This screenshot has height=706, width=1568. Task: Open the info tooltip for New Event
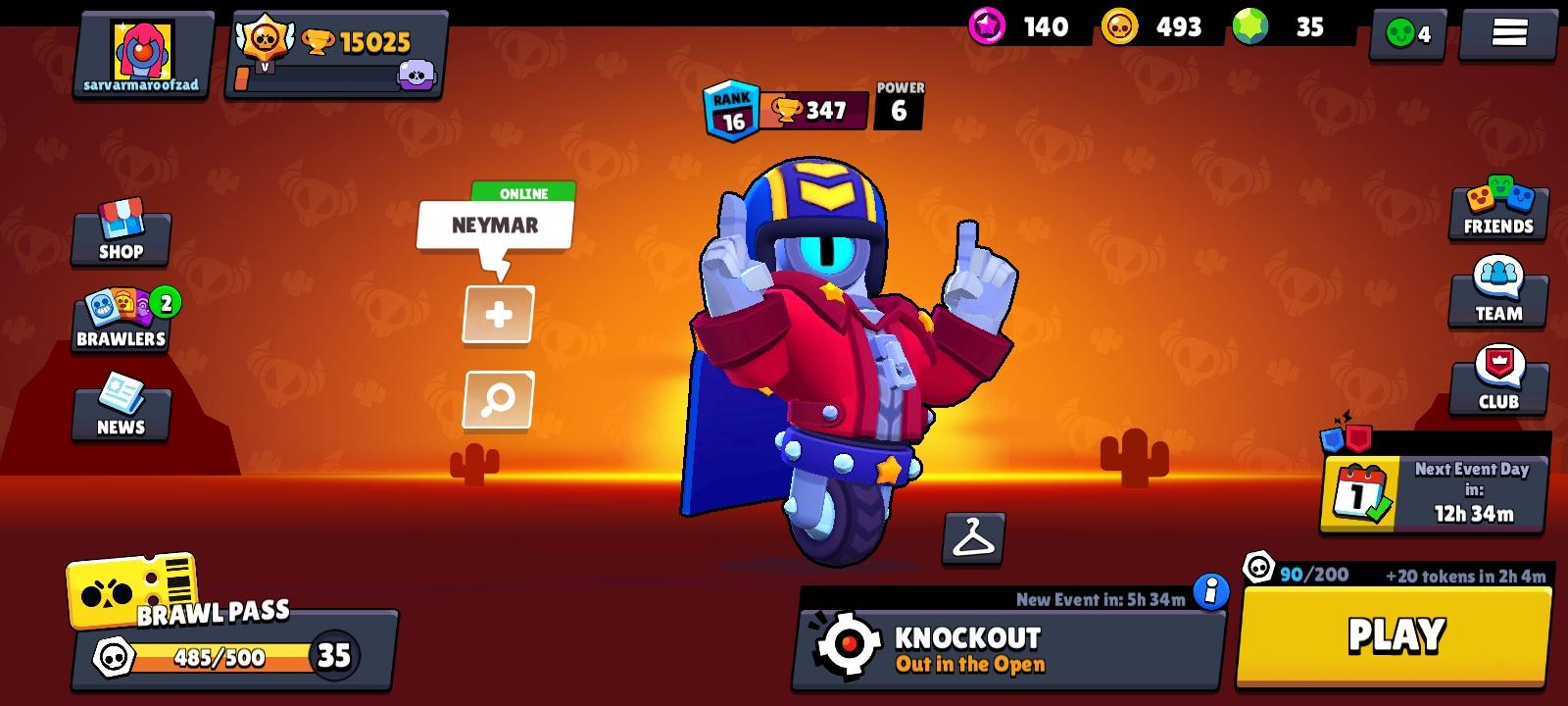click(1213, 590)
